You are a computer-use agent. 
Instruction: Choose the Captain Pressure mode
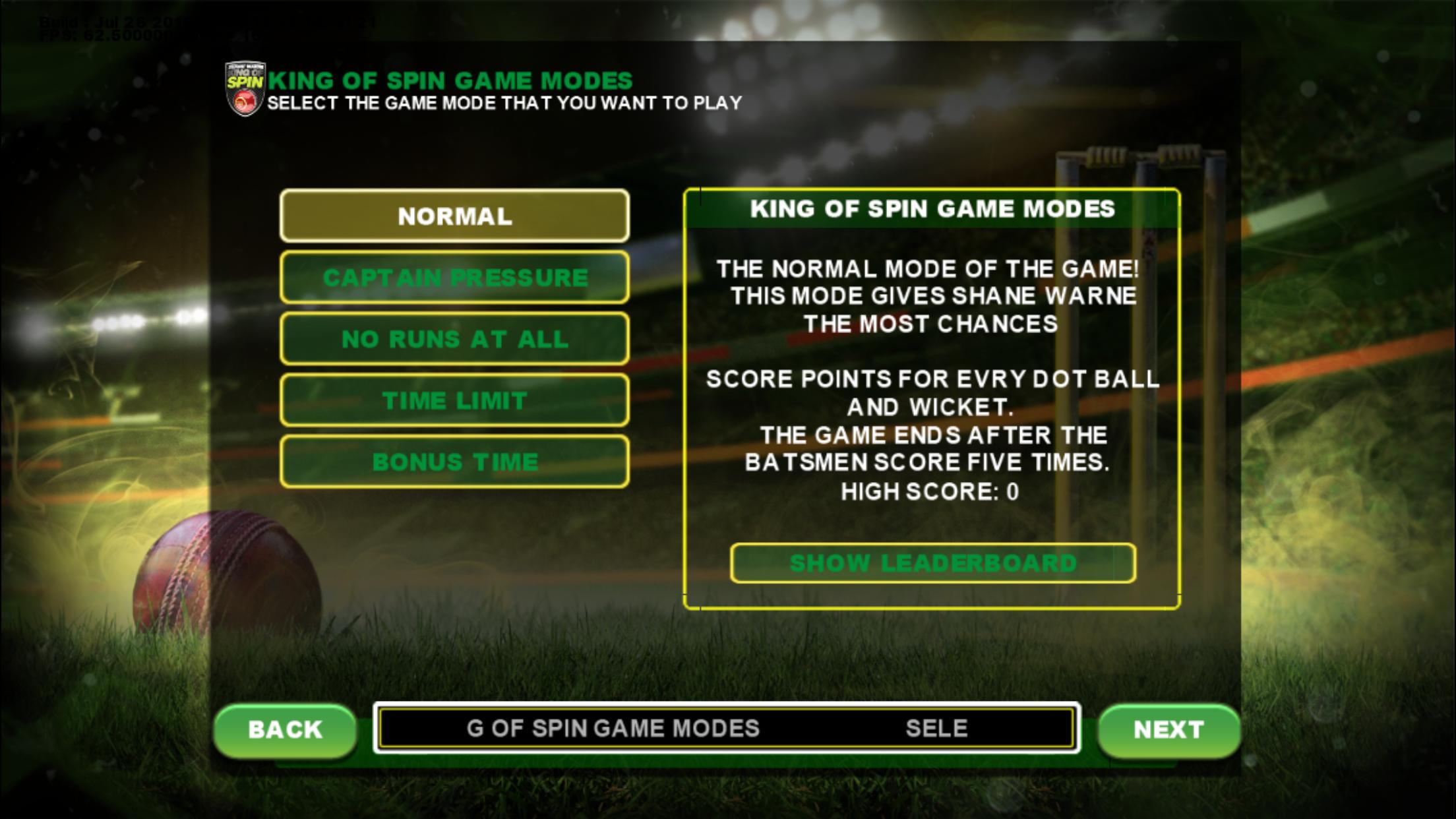click(454, 278)
